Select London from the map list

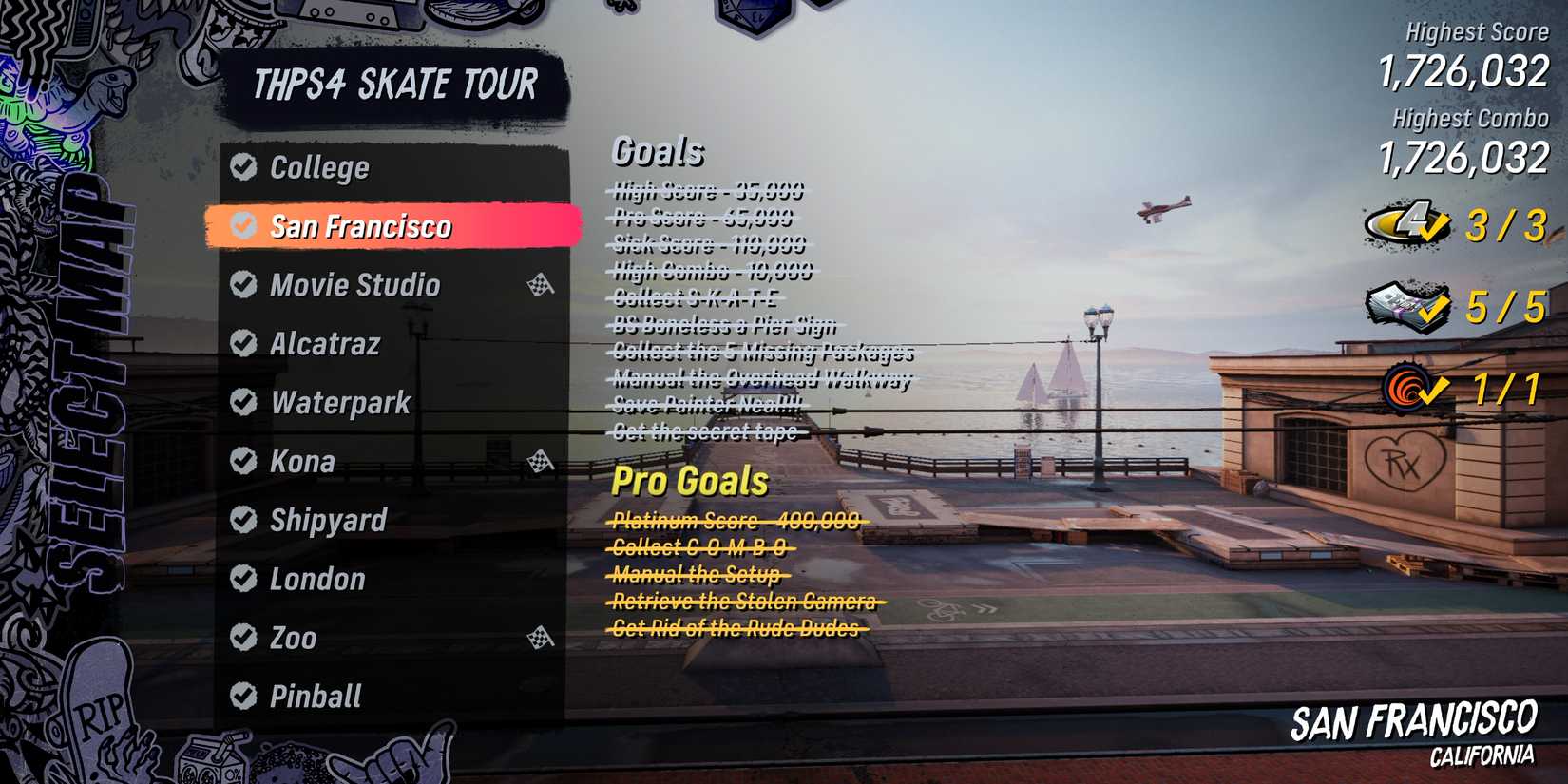[x=316, y=580]
